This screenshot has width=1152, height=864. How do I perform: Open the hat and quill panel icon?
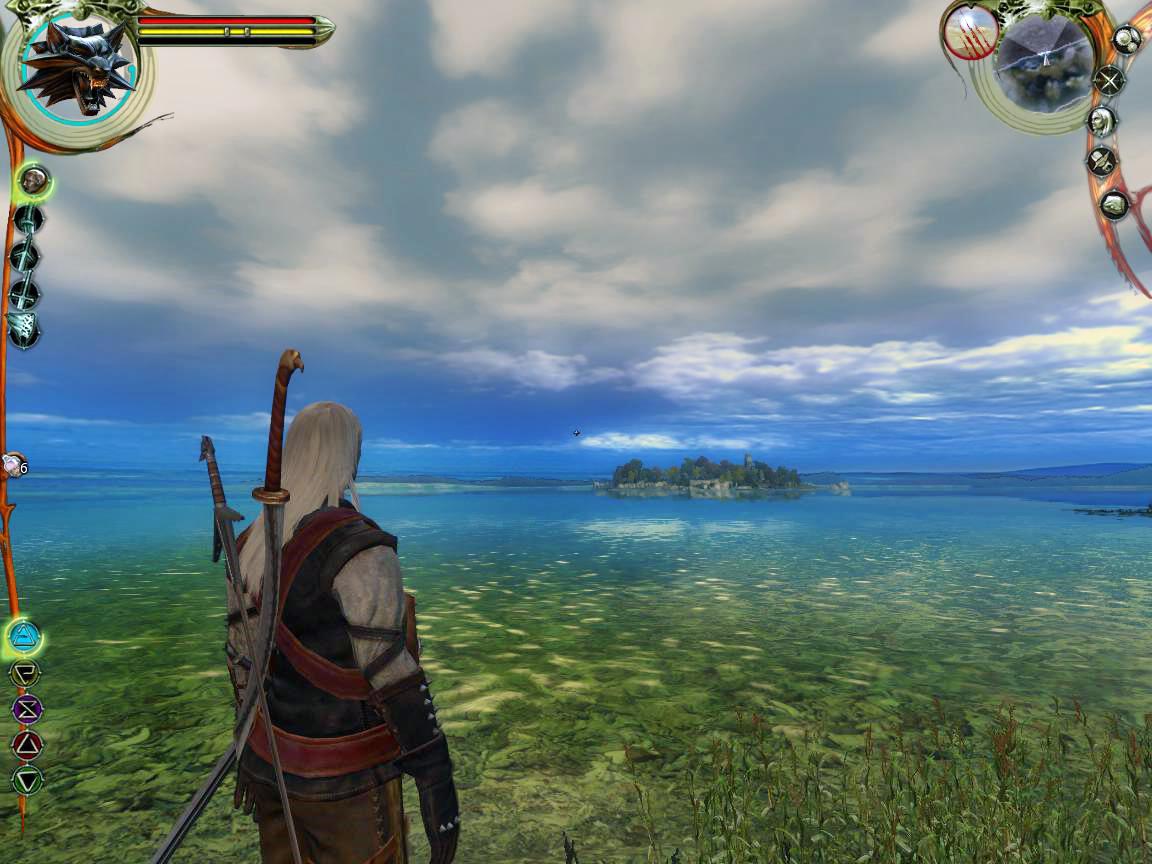(1101, 162)
